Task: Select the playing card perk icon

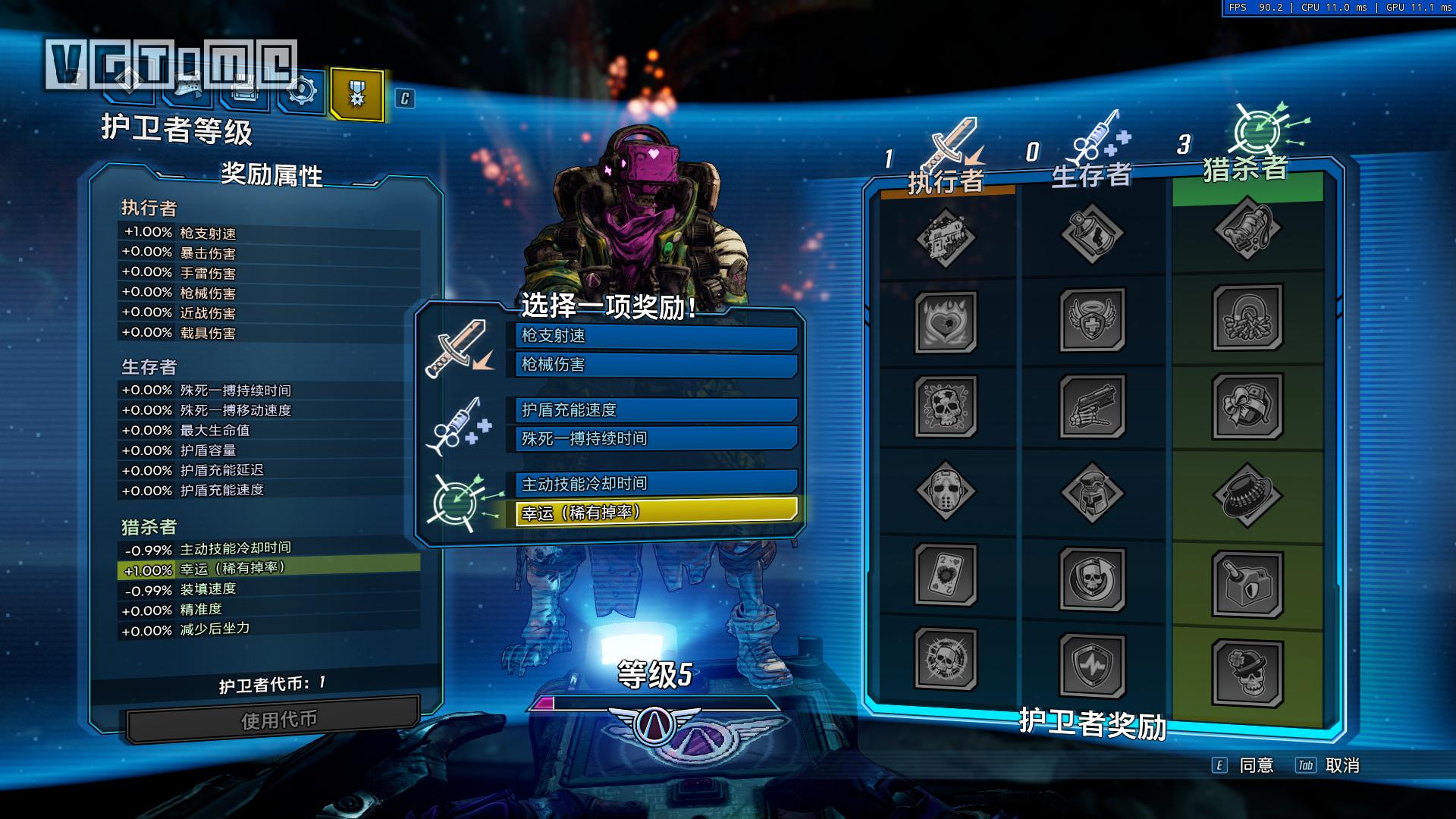Action: tap(946, 575)
